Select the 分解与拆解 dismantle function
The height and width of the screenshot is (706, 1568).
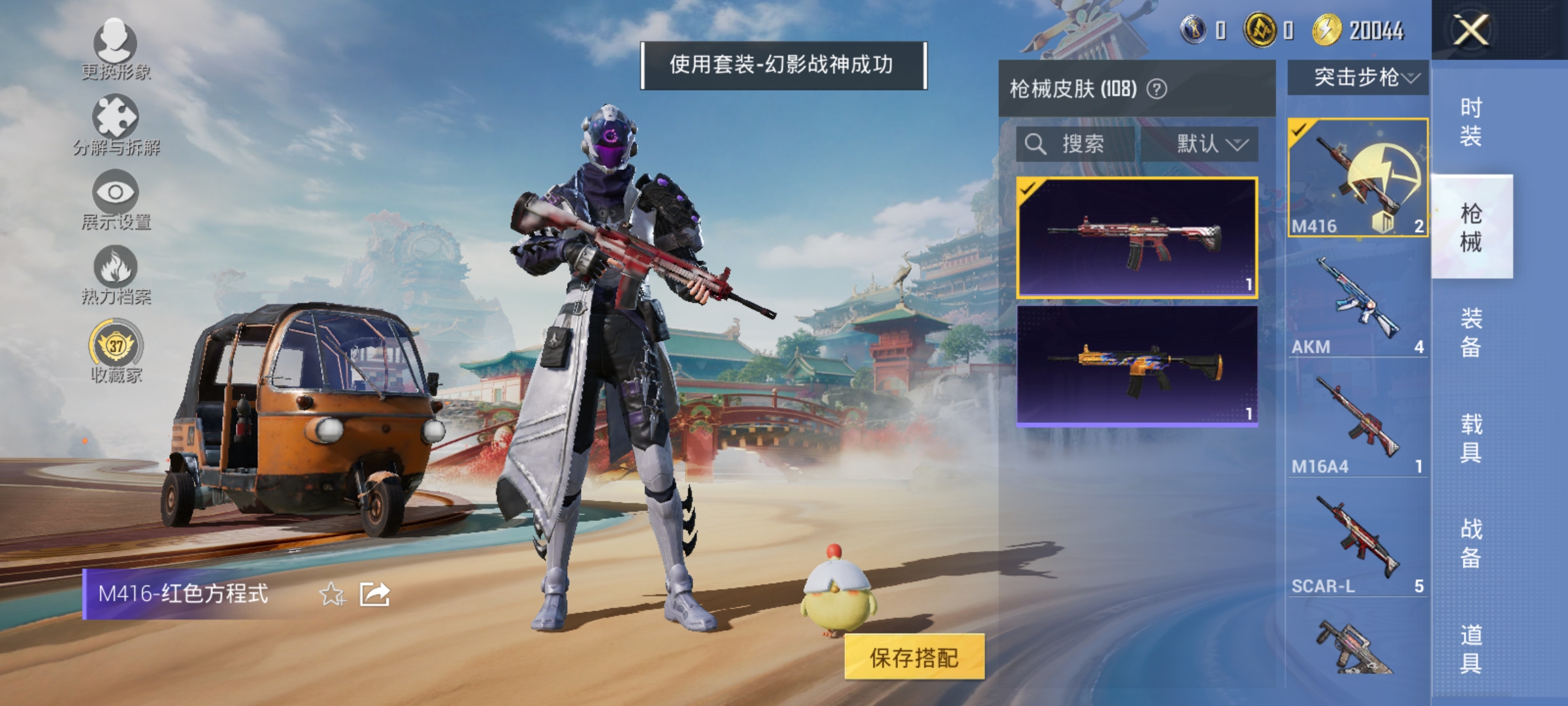[x=114, y=124]
